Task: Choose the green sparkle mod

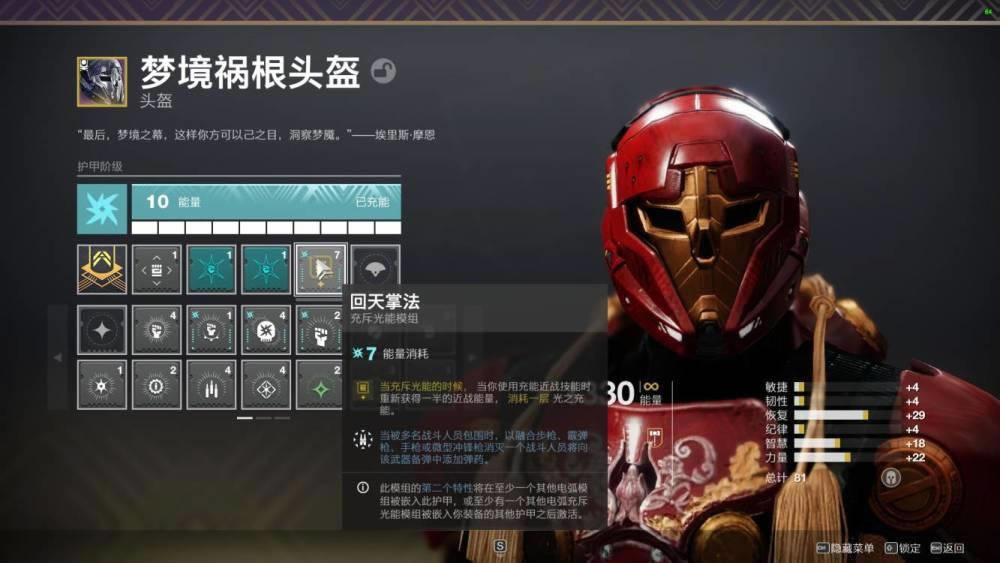Action: coord(320,384)
